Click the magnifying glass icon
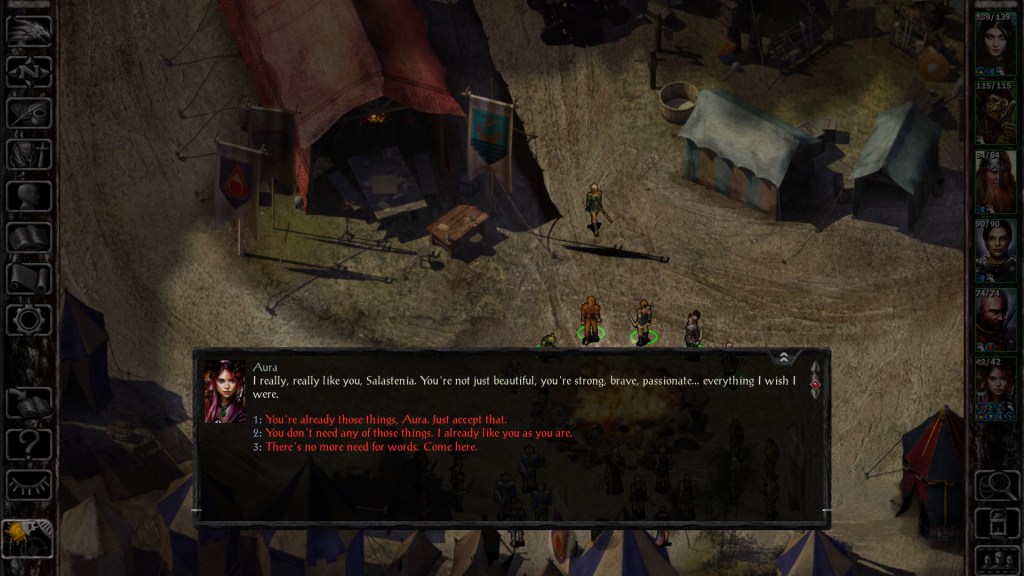Screen dimensions: 1024x576 point(995,485)
